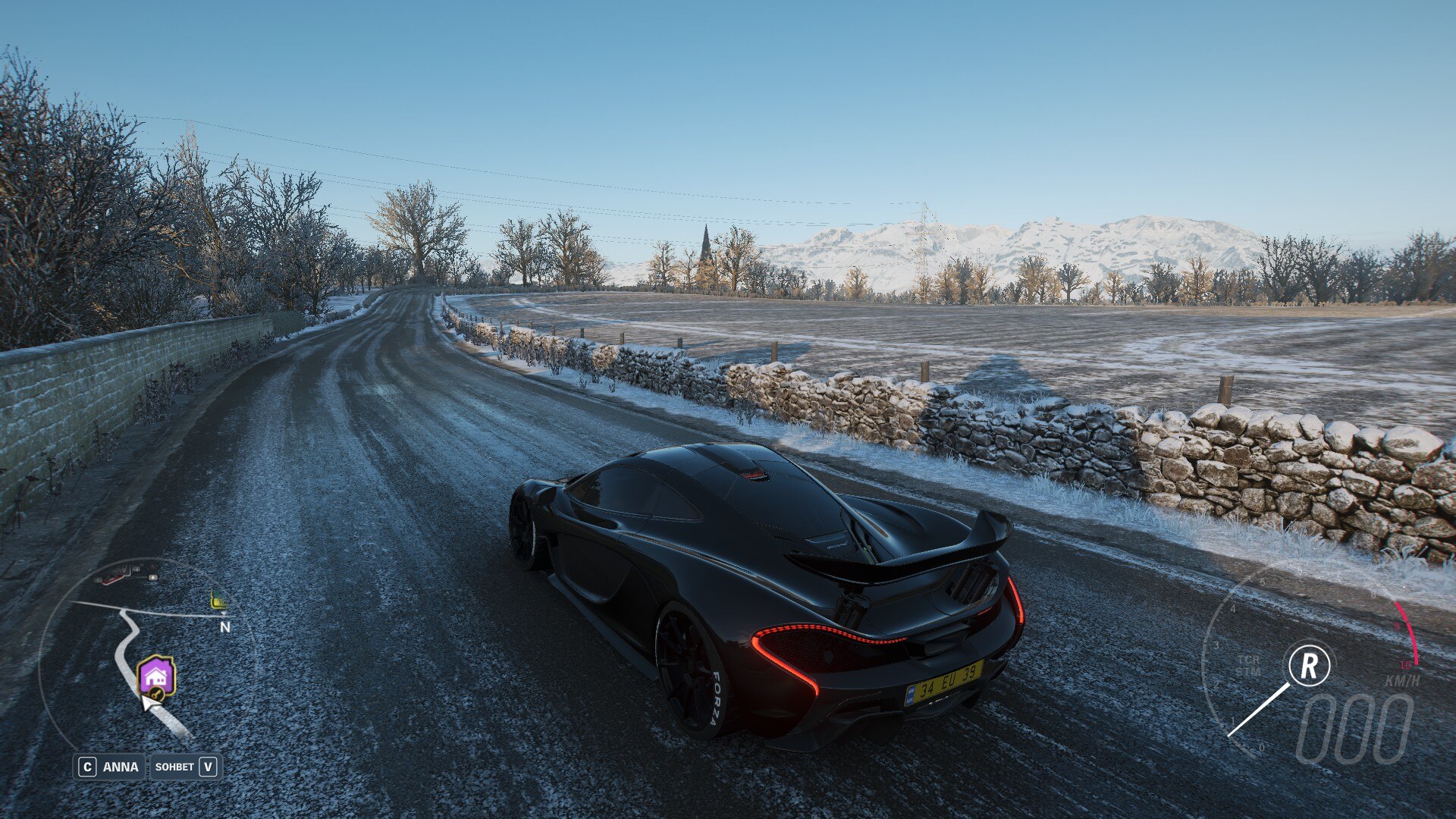Click the yellow marker near the north indicator

(218, 601)
